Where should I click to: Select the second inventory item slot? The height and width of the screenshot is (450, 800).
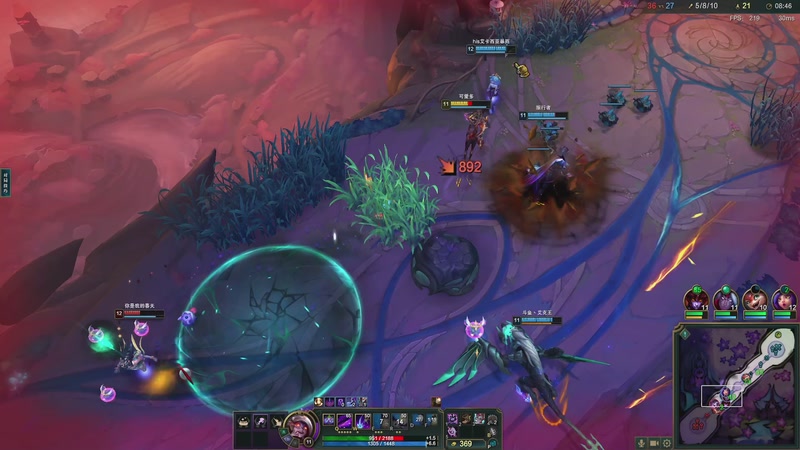(x=466, y=419)
